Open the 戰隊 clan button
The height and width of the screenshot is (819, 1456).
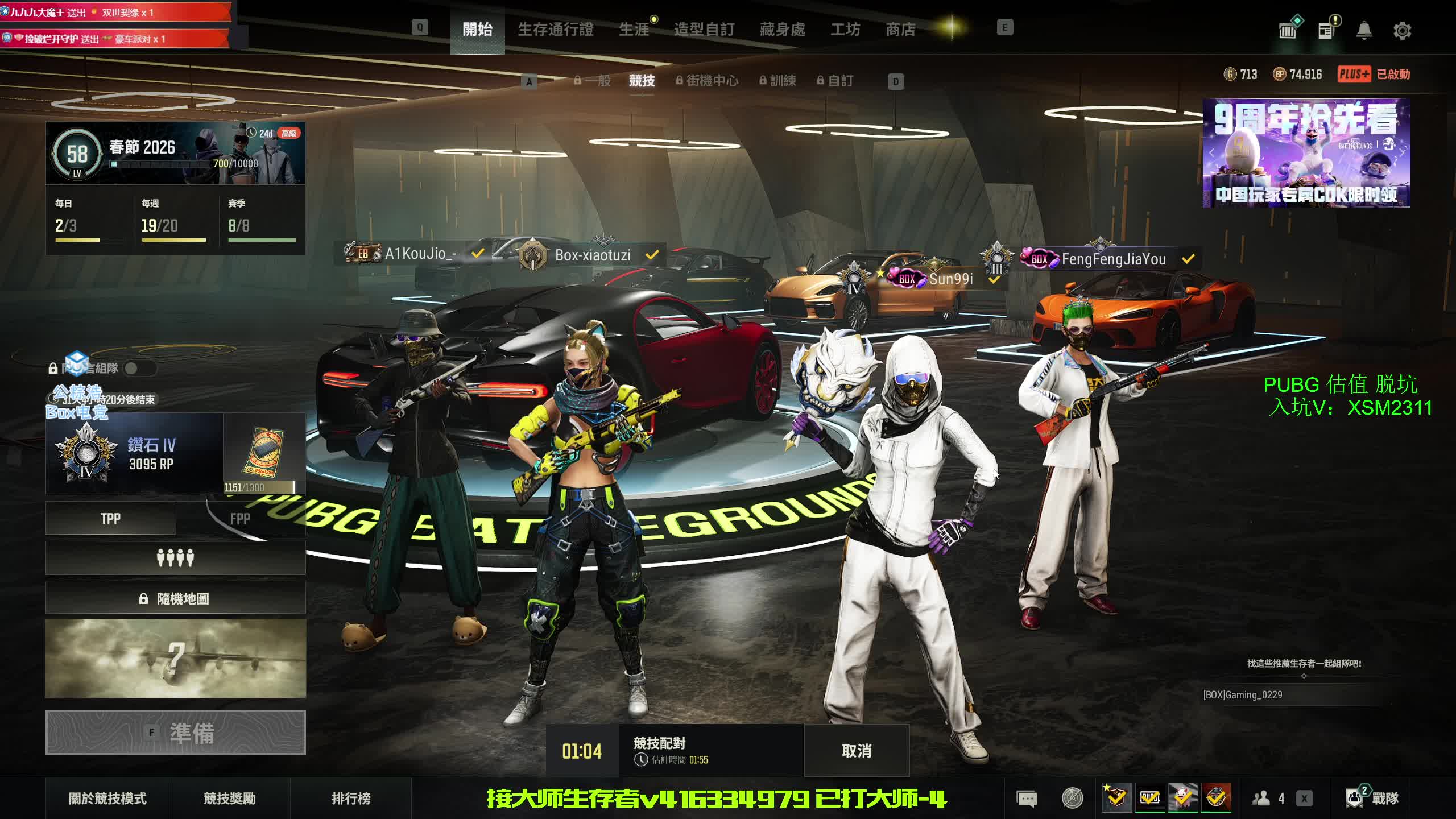(x=1372, y=799)
